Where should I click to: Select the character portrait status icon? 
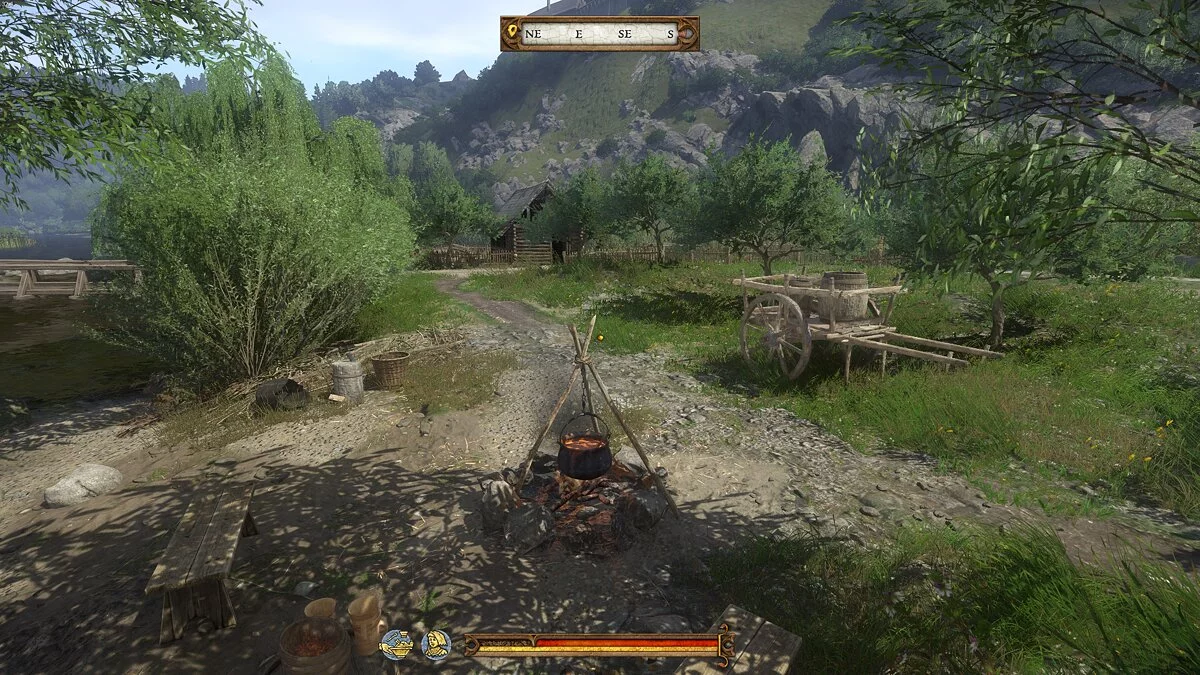pos(435,644)
